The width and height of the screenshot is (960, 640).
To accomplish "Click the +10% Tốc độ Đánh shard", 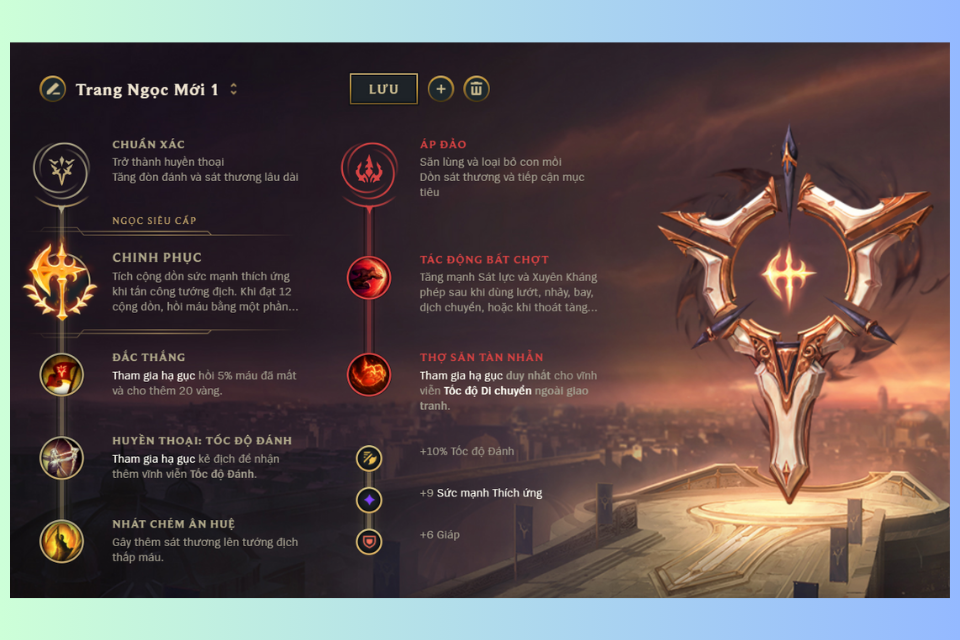I will tap(369, 458).
